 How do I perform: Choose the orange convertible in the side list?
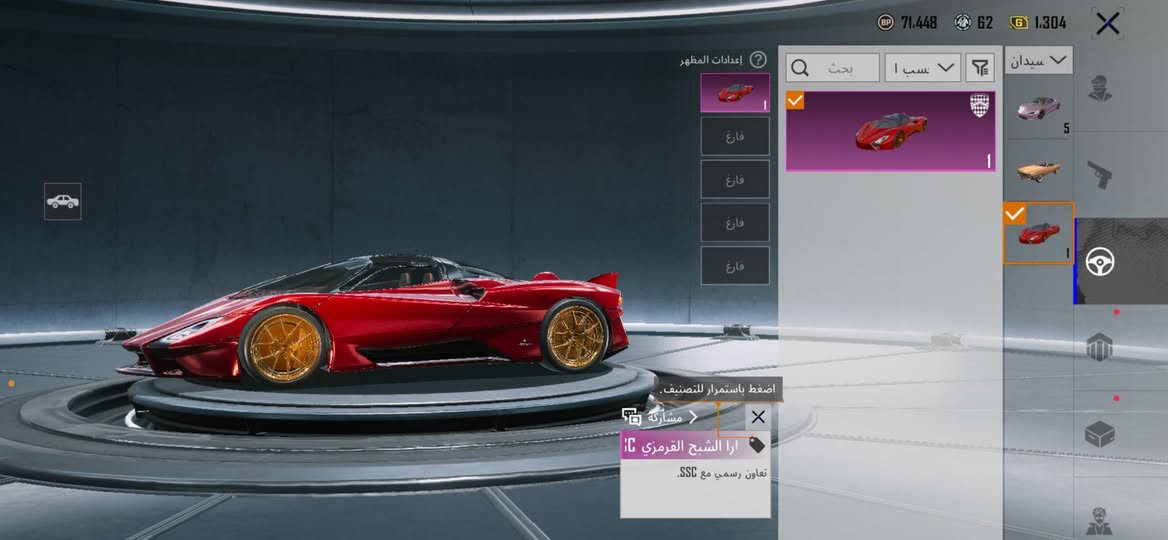point(1038,169)
